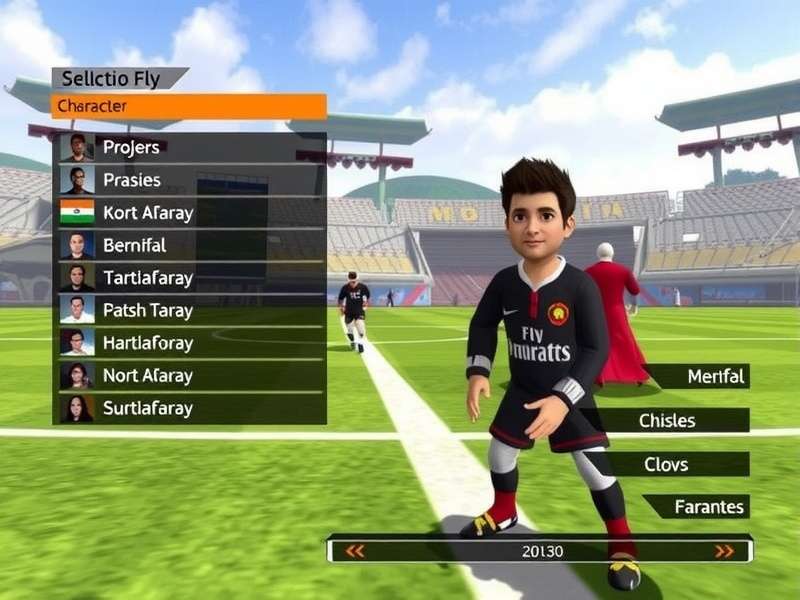Select the Projers character row

(190, 148)
